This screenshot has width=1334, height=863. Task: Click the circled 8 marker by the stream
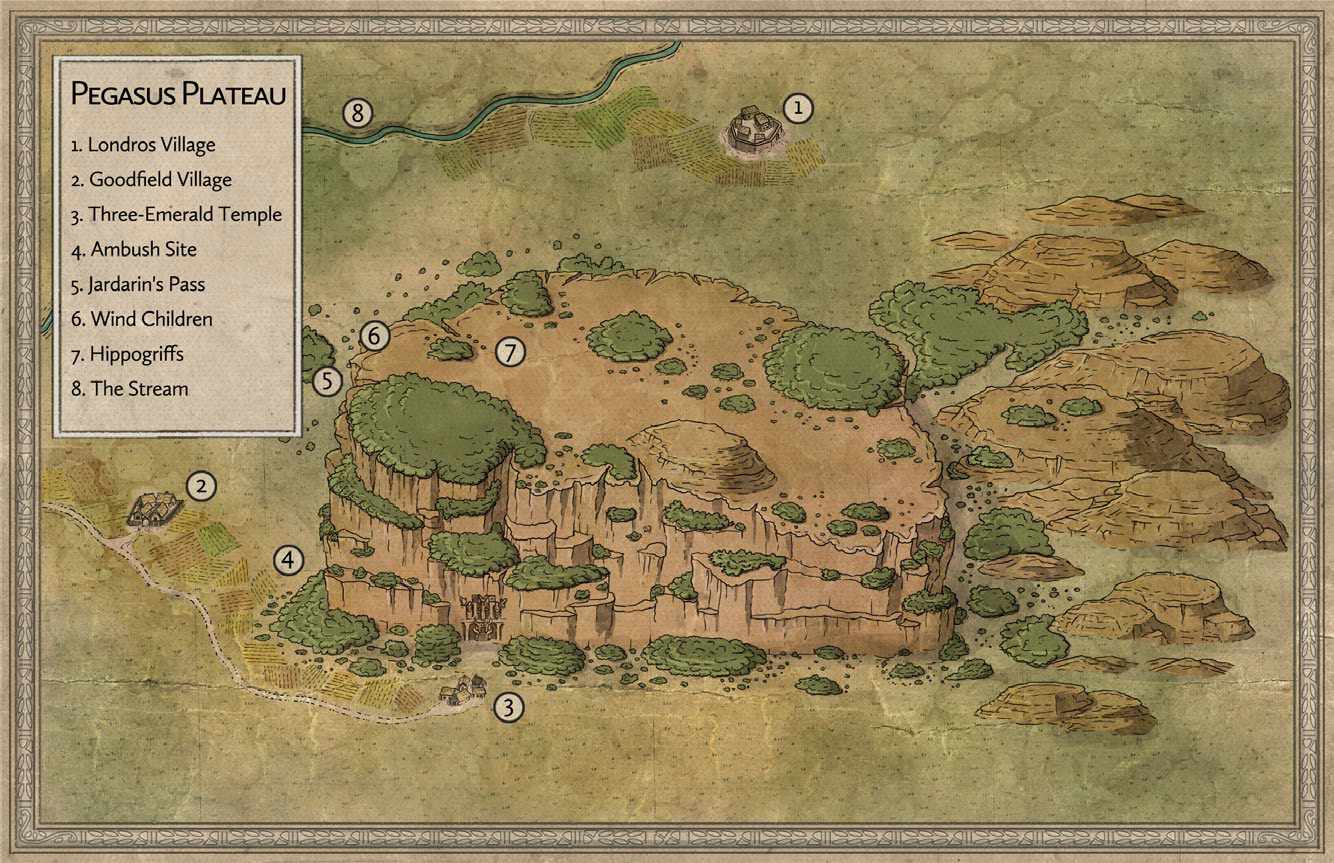(357, 113)
